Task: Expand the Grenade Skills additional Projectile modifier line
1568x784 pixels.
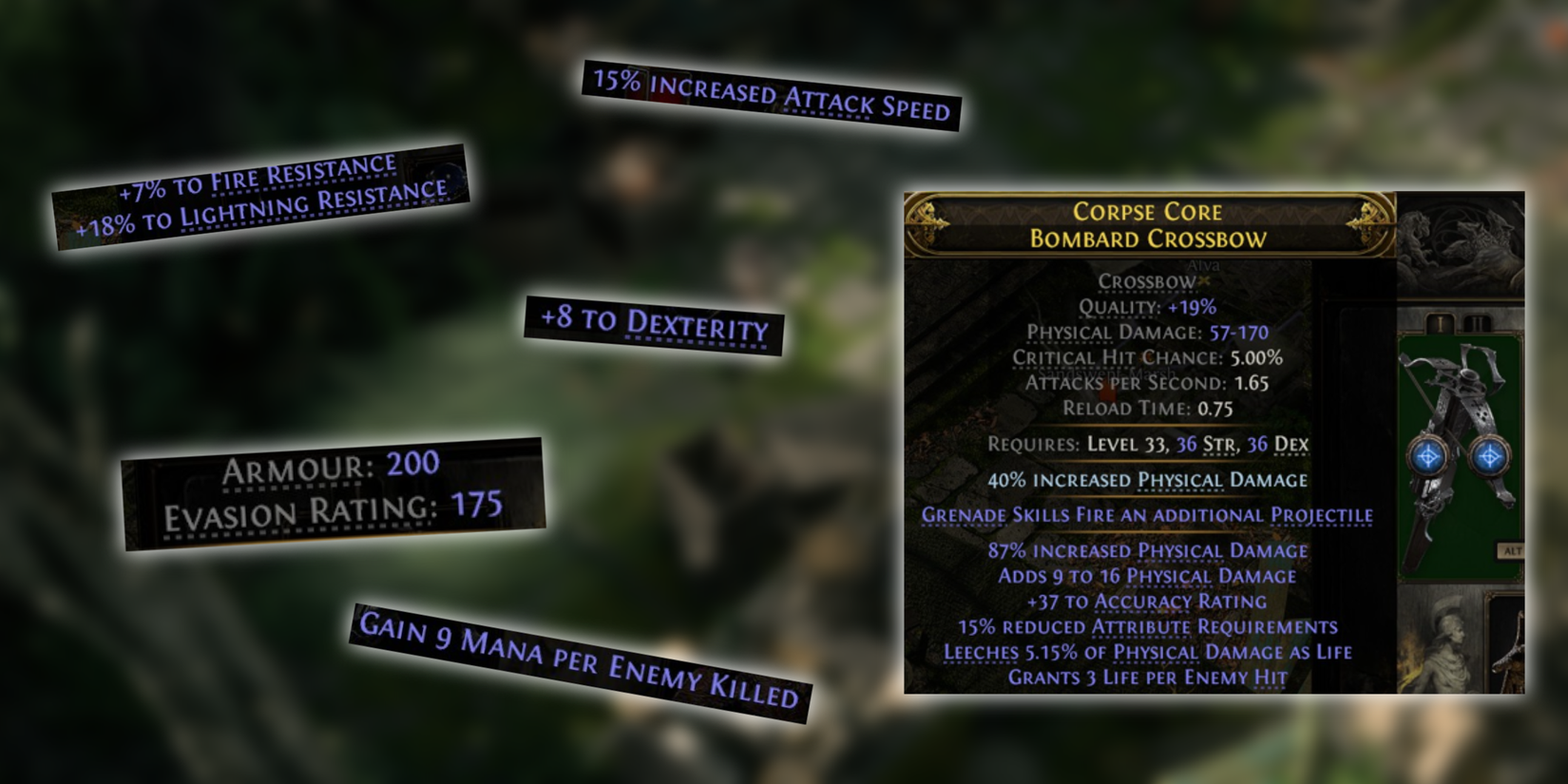Action: [1144, 514]
